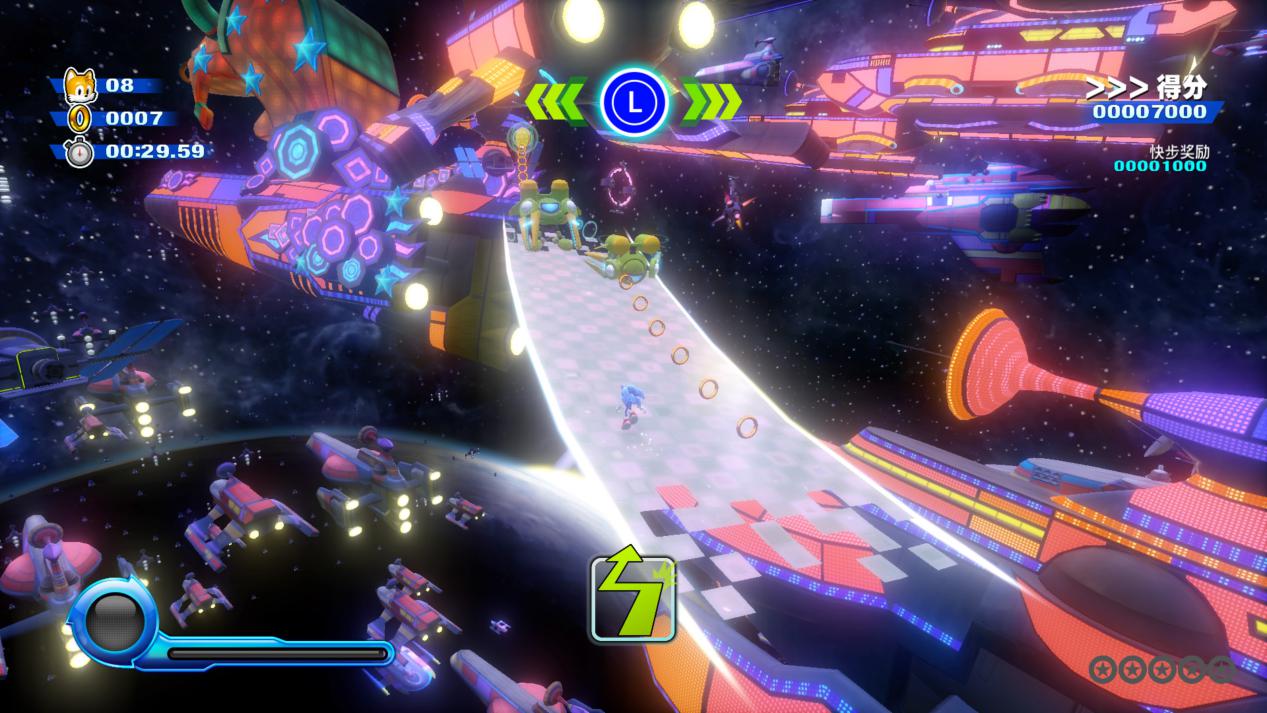The image size is (1267, 713).
Task: Click the right-pointing green chevrons
Action: click(x=712, y=102)
